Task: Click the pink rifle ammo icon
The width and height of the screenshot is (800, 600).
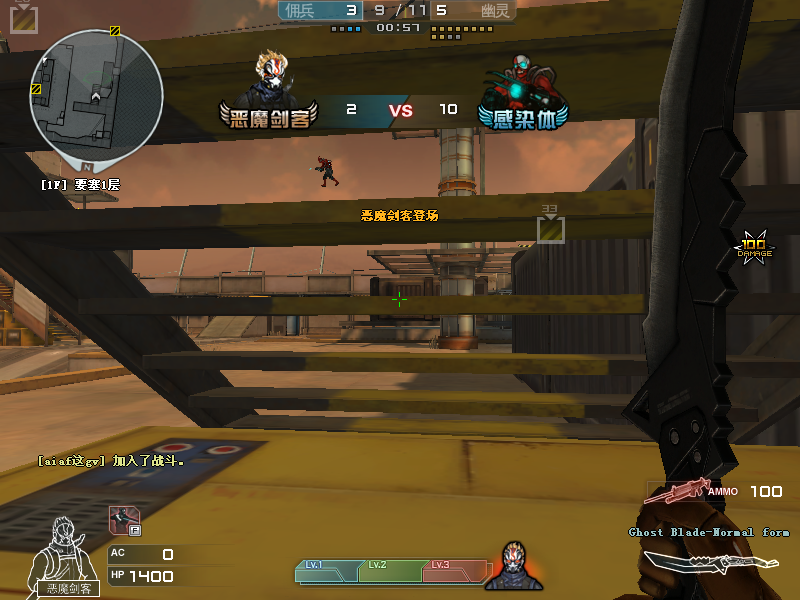Action: pyautogui.click(x=676, y=491)
